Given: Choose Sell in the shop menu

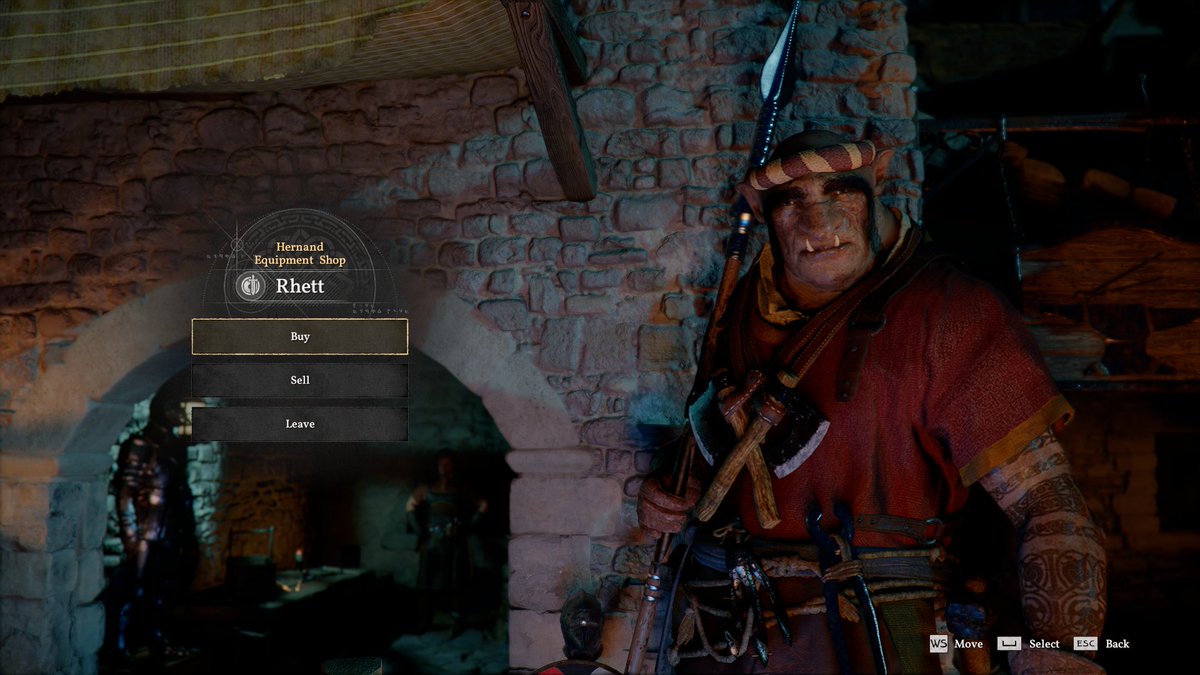Looking at the screenshot, I should (x=300, y=381).
